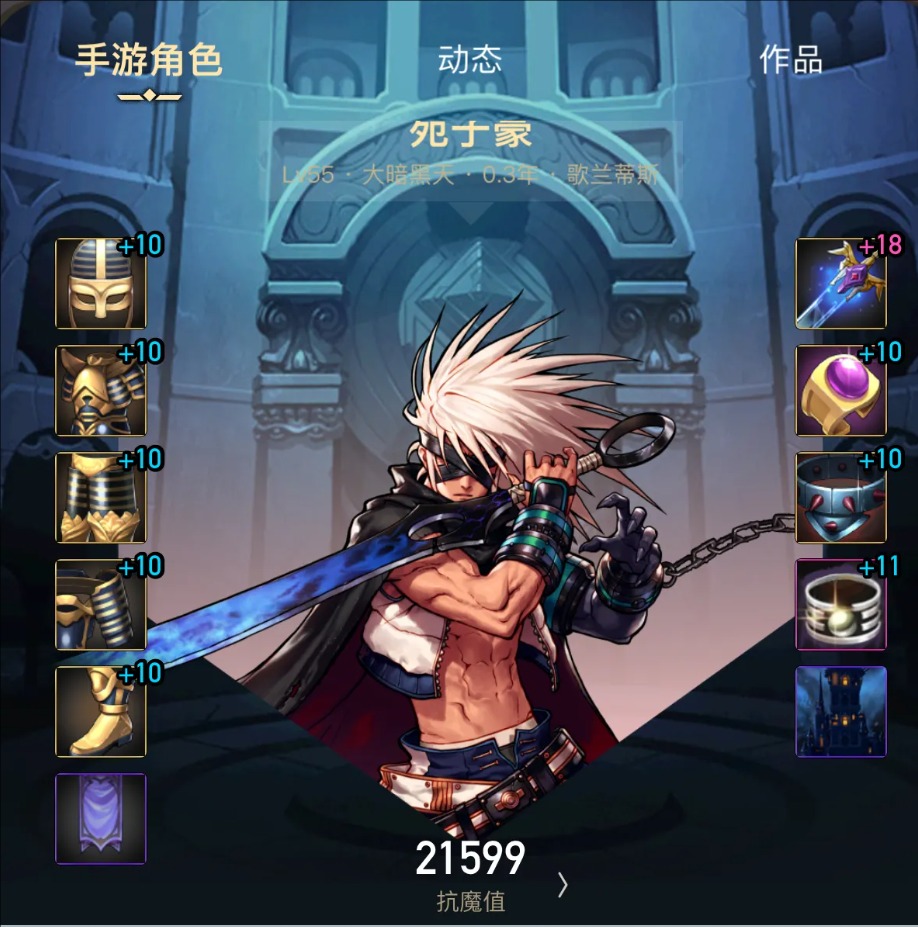Select the golden helmet equipment slot
The height and width of the screenshot is (927, 918).
(x=101, y=284)
